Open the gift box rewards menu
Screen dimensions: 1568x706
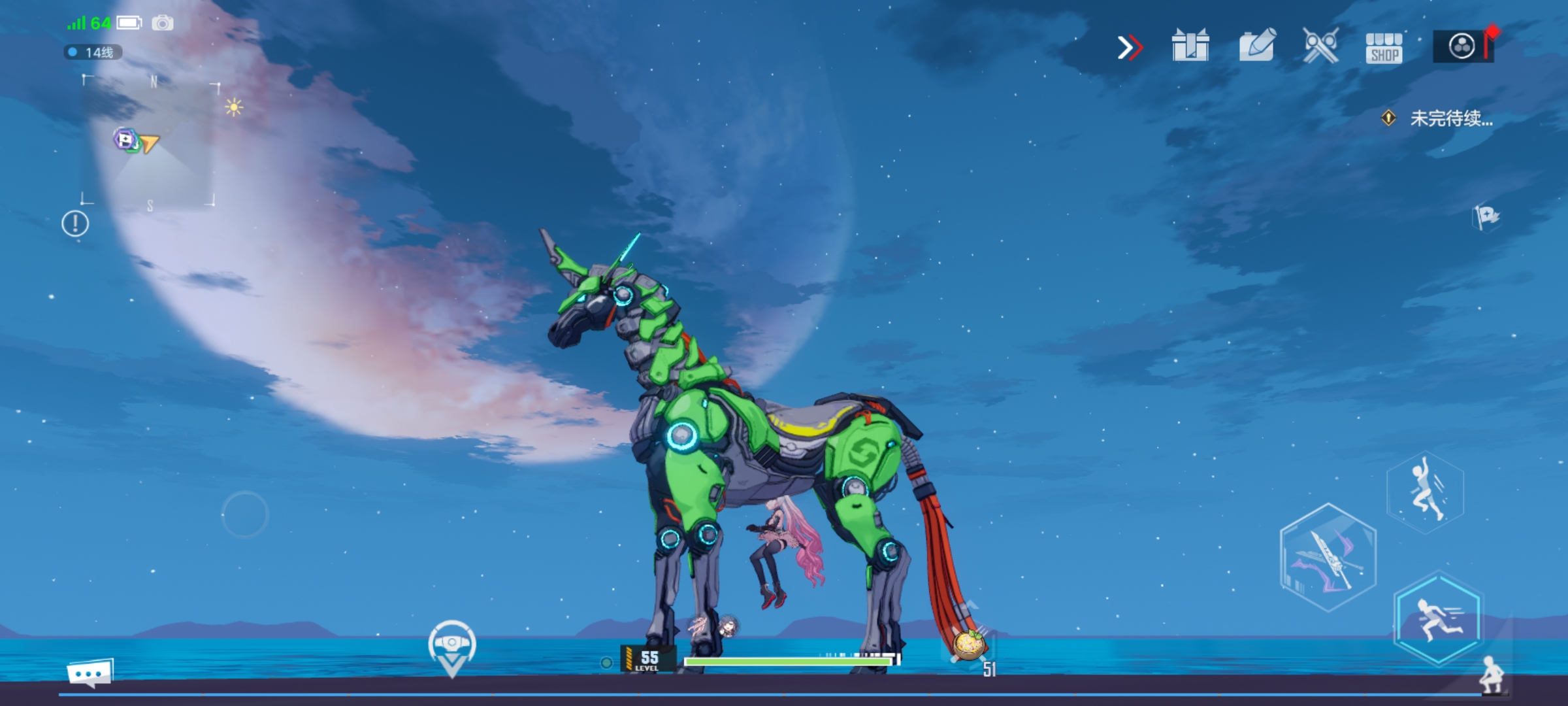1190,46
